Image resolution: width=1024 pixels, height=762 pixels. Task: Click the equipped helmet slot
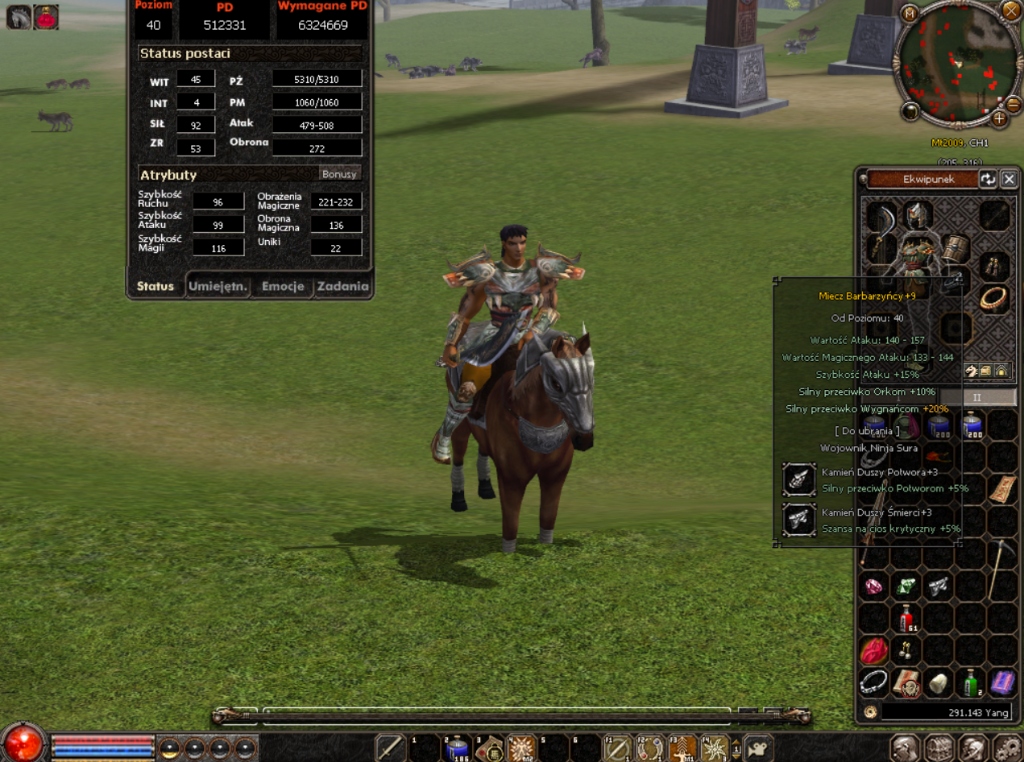click(916, 215)
